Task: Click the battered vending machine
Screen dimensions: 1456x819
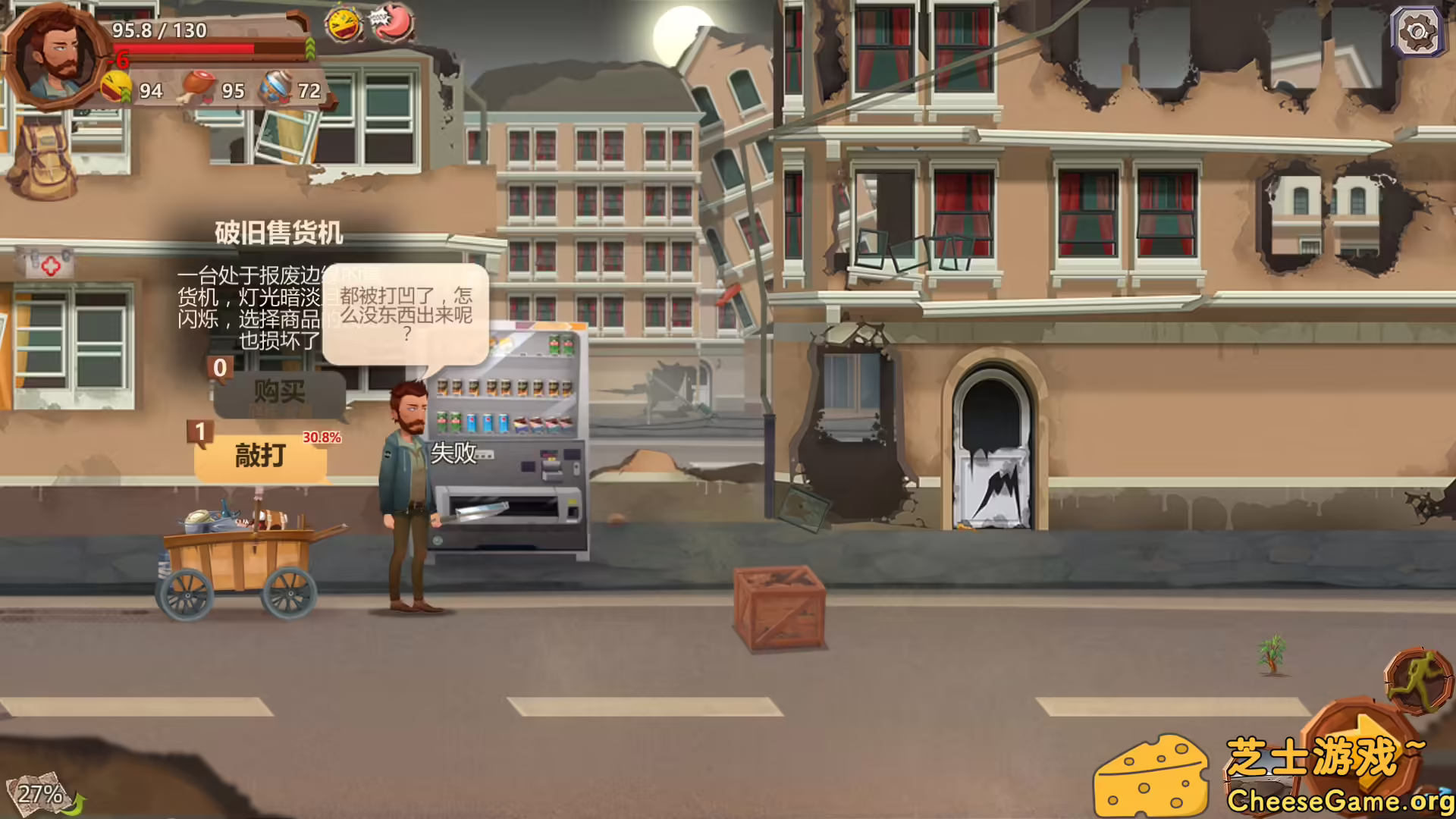Action: pos(508,440)
